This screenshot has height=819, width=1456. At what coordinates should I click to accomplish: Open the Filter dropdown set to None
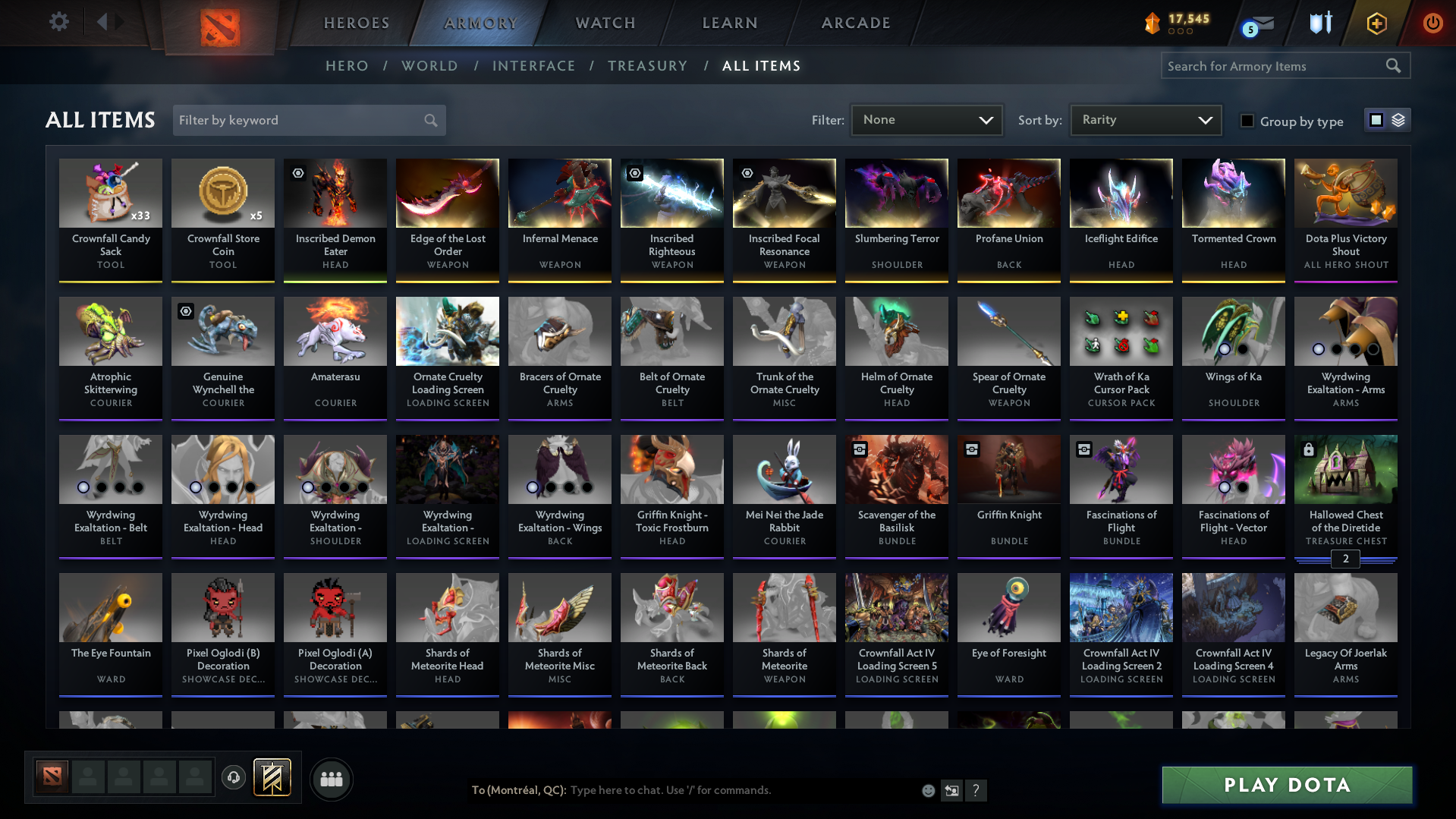(x=926, y=119)
